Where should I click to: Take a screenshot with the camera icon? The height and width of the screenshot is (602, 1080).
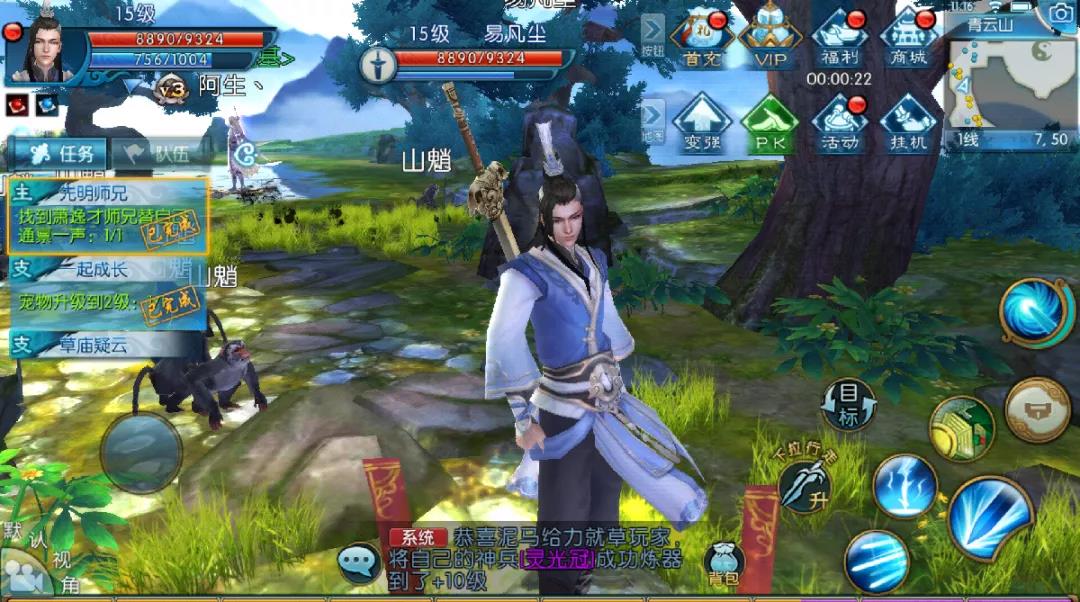coord(1060,13)
